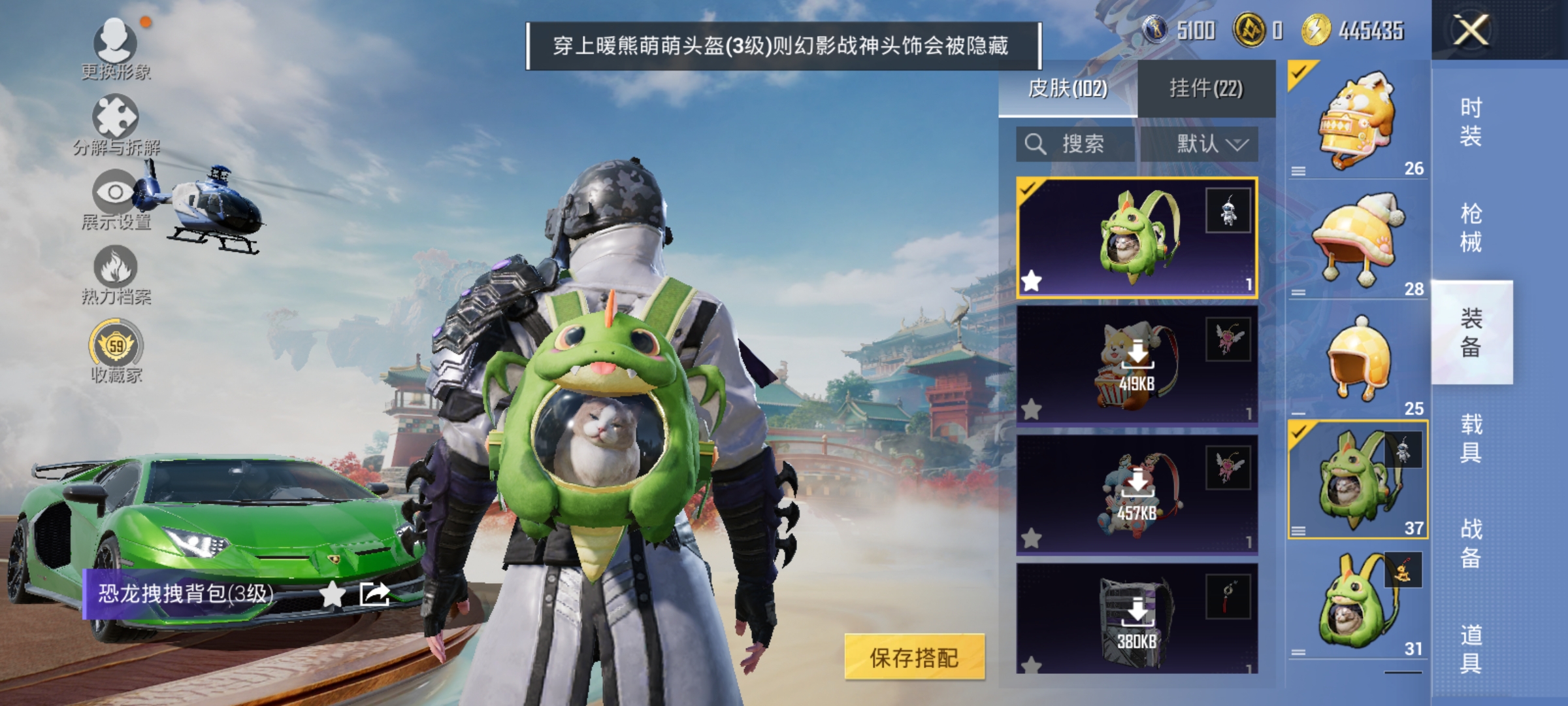Switch to the 挂件(22) tab
This screenshot has height=706, width=1568.
pos(1208,88)
